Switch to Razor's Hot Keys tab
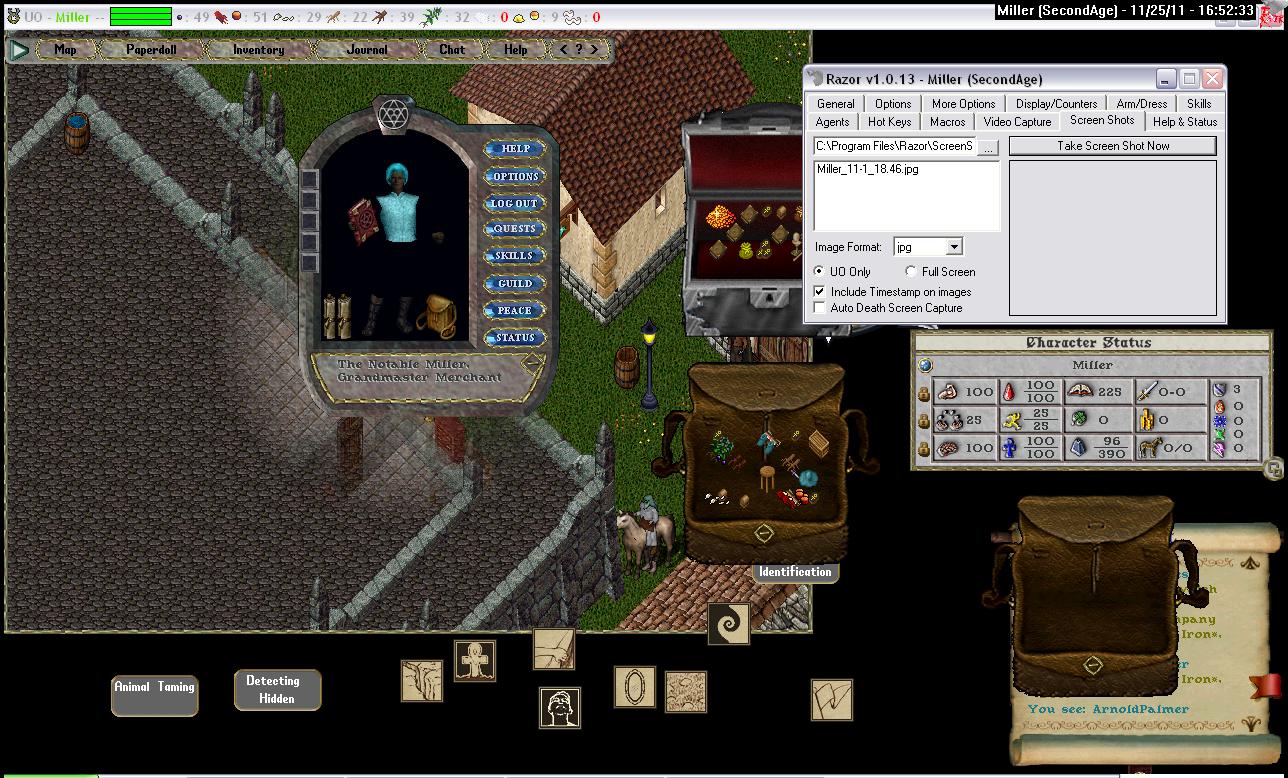The width and height of the screenshot is (1288, 778). tap(889, 122)
